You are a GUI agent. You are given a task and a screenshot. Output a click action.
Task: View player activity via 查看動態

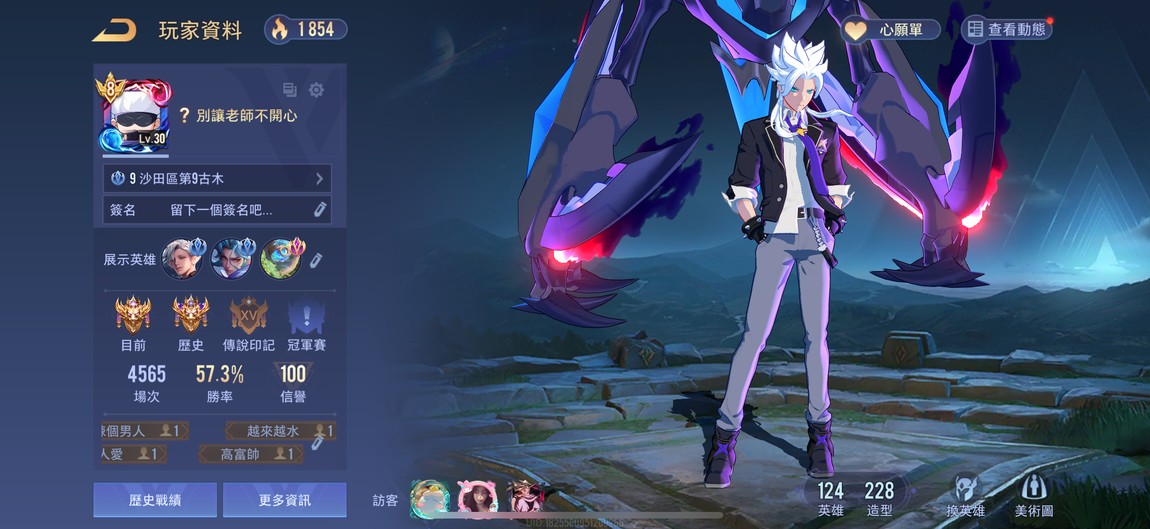click(x=1007, y=30)
